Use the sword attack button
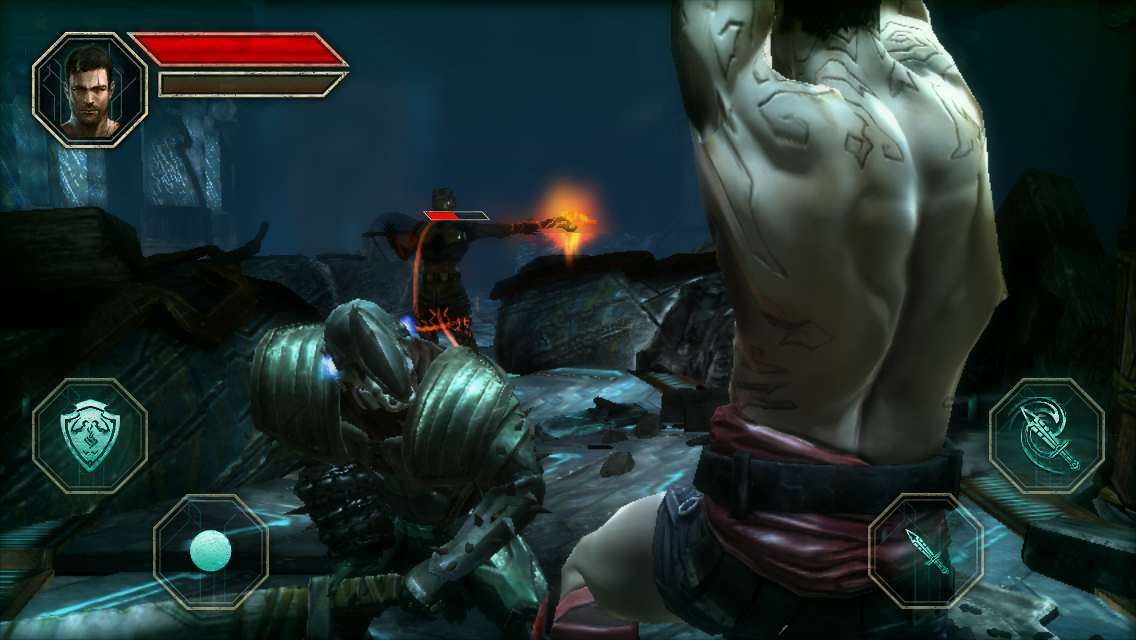The width and height of the screenshot is (1136, 640). coord(926,551)
